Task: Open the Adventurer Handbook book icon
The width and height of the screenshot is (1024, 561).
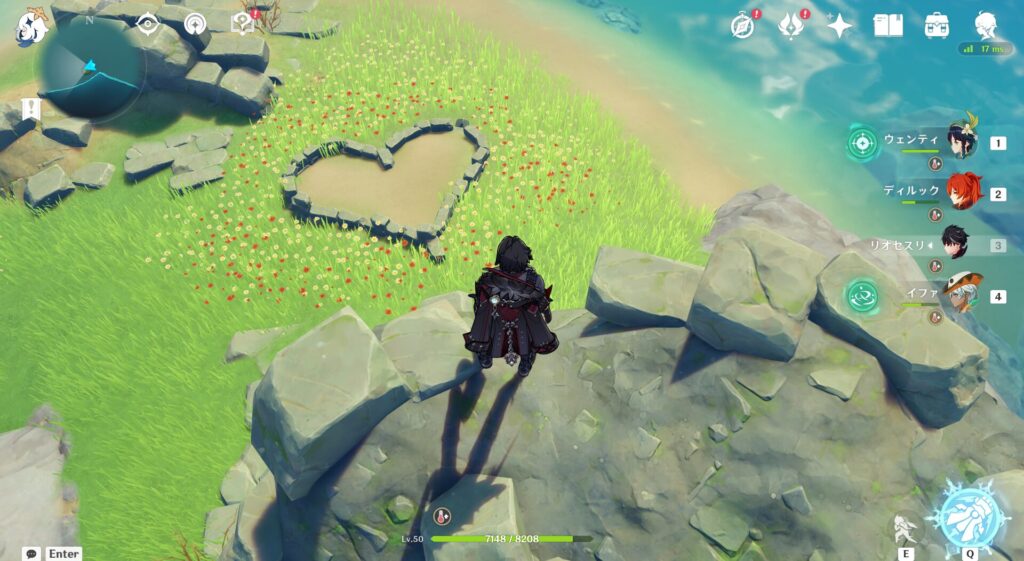Action: point(888,25)
